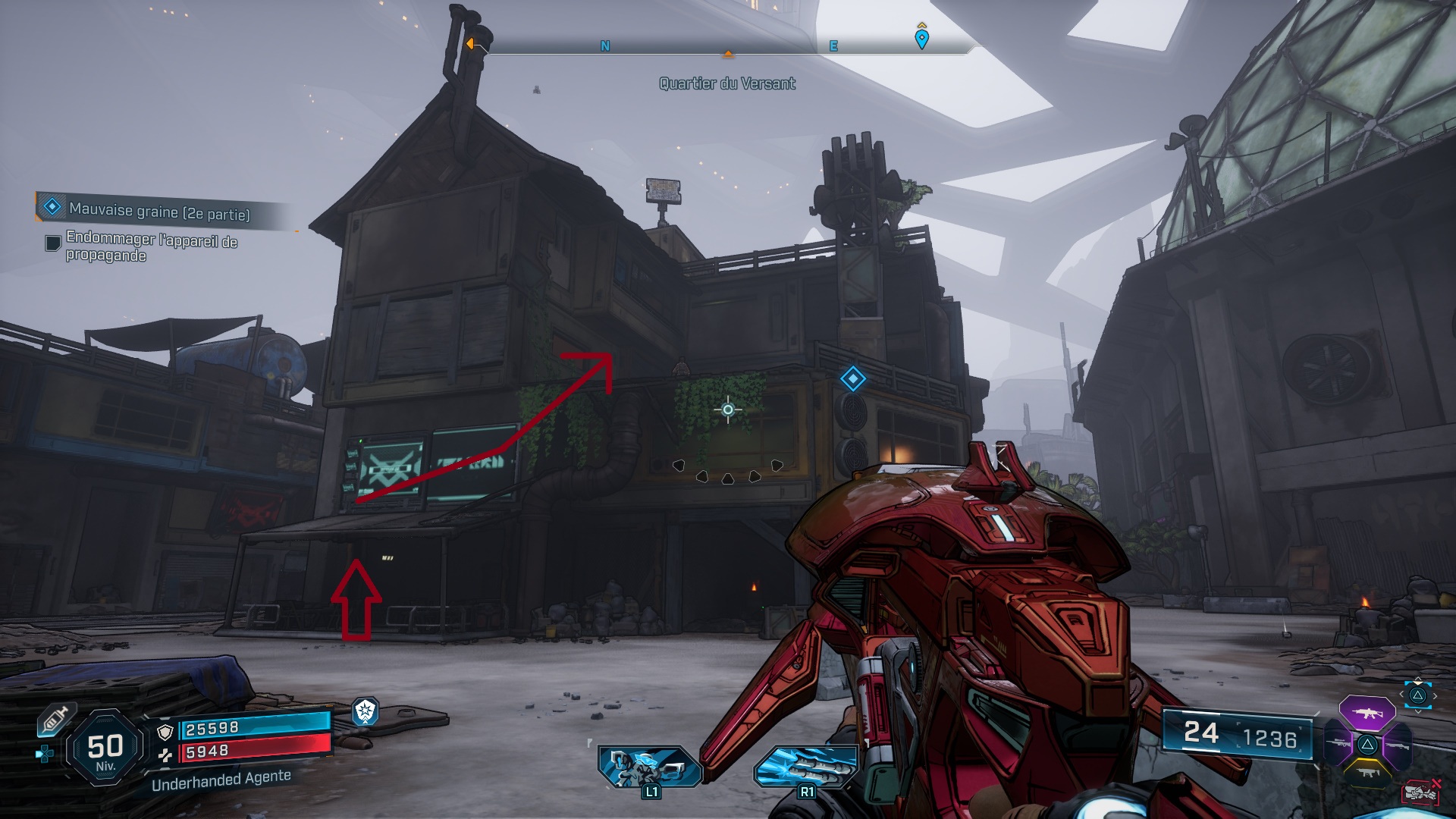Toggle the objective checkbox for Endommager l'appareil
1456x819 pixels.
53,243
